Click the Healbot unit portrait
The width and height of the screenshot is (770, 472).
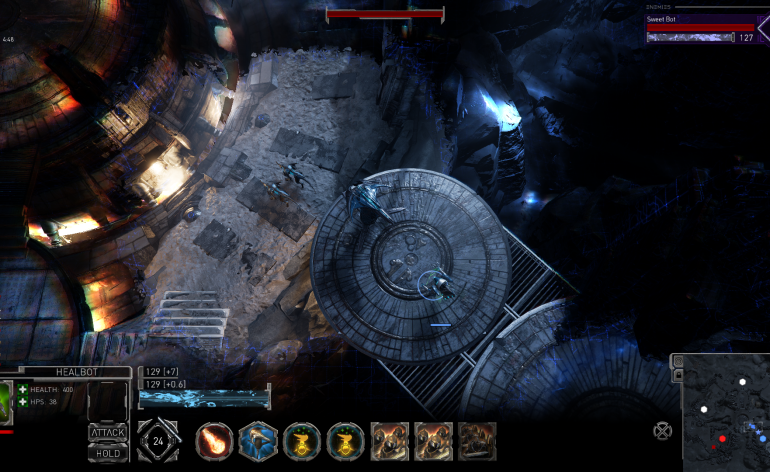pyautogui.click(x=6, y=398)
